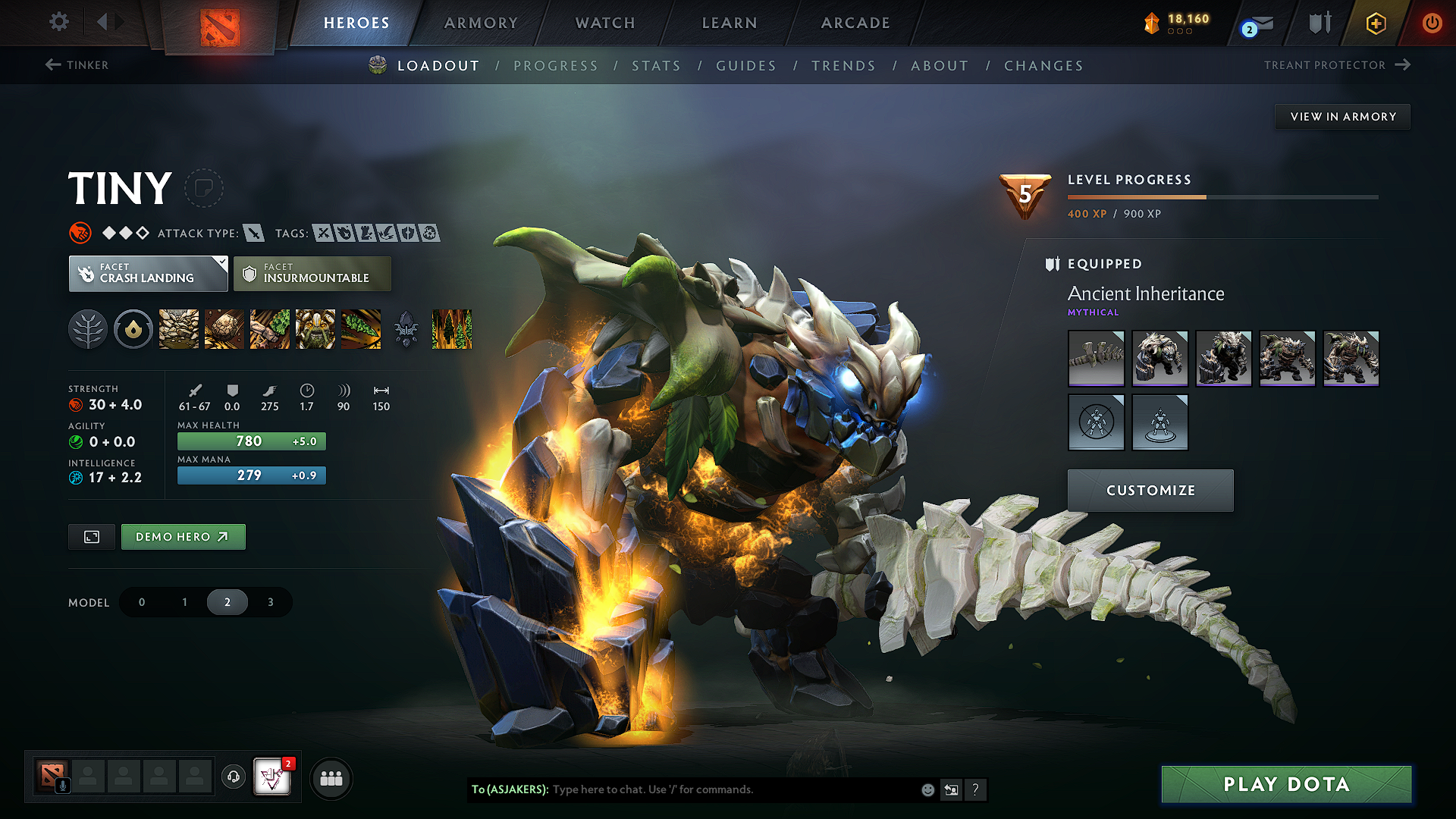Choose the Crash Landing facet
The height and width of the screenshot is (819, 1456).
point(148,274)
